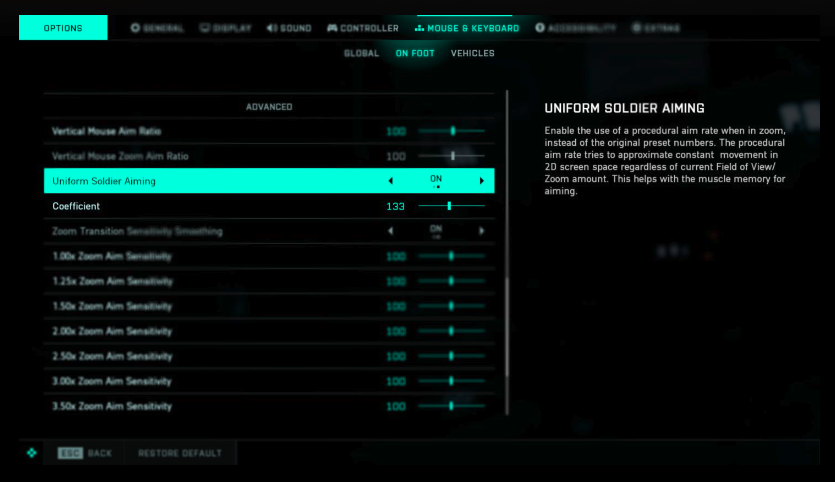Click the Zoom Transition Sensitivity Smoothing right arrow
The image size is (835, 482).
(481, 231)
